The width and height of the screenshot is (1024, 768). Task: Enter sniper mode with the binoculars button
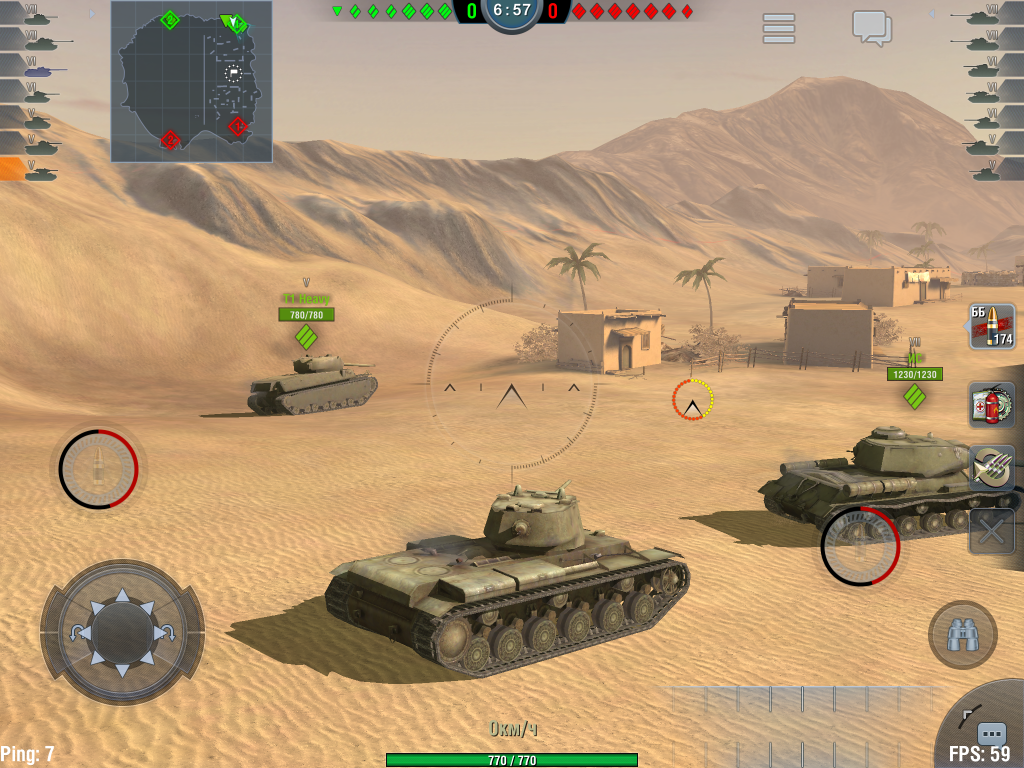[x=962, y=634]
